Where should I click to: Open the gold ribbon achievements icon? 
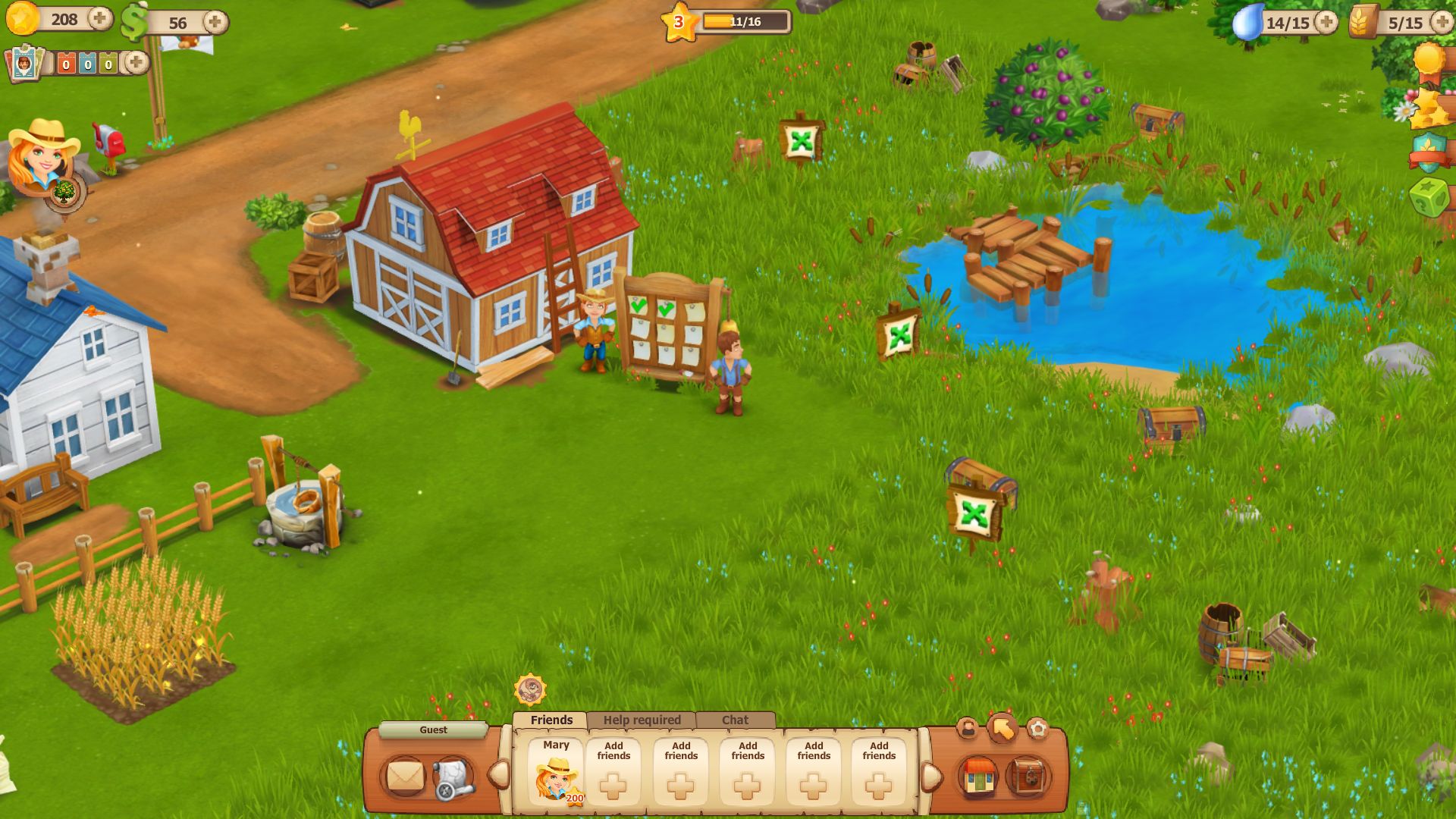pos(1429,61)
